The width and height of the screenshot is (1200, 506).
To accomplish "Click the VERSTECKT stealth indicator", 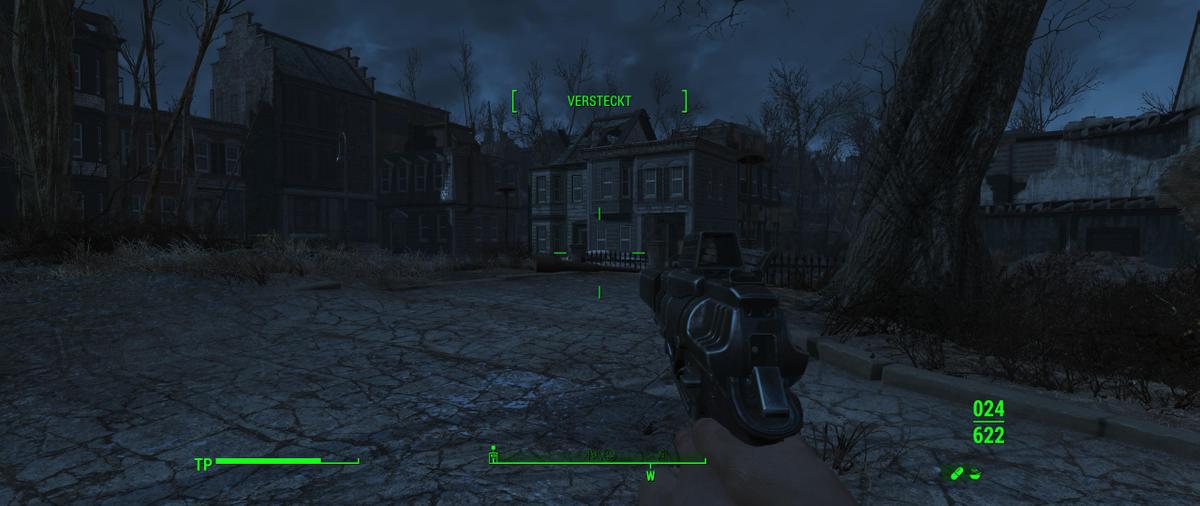I will (x=599, y=101).
